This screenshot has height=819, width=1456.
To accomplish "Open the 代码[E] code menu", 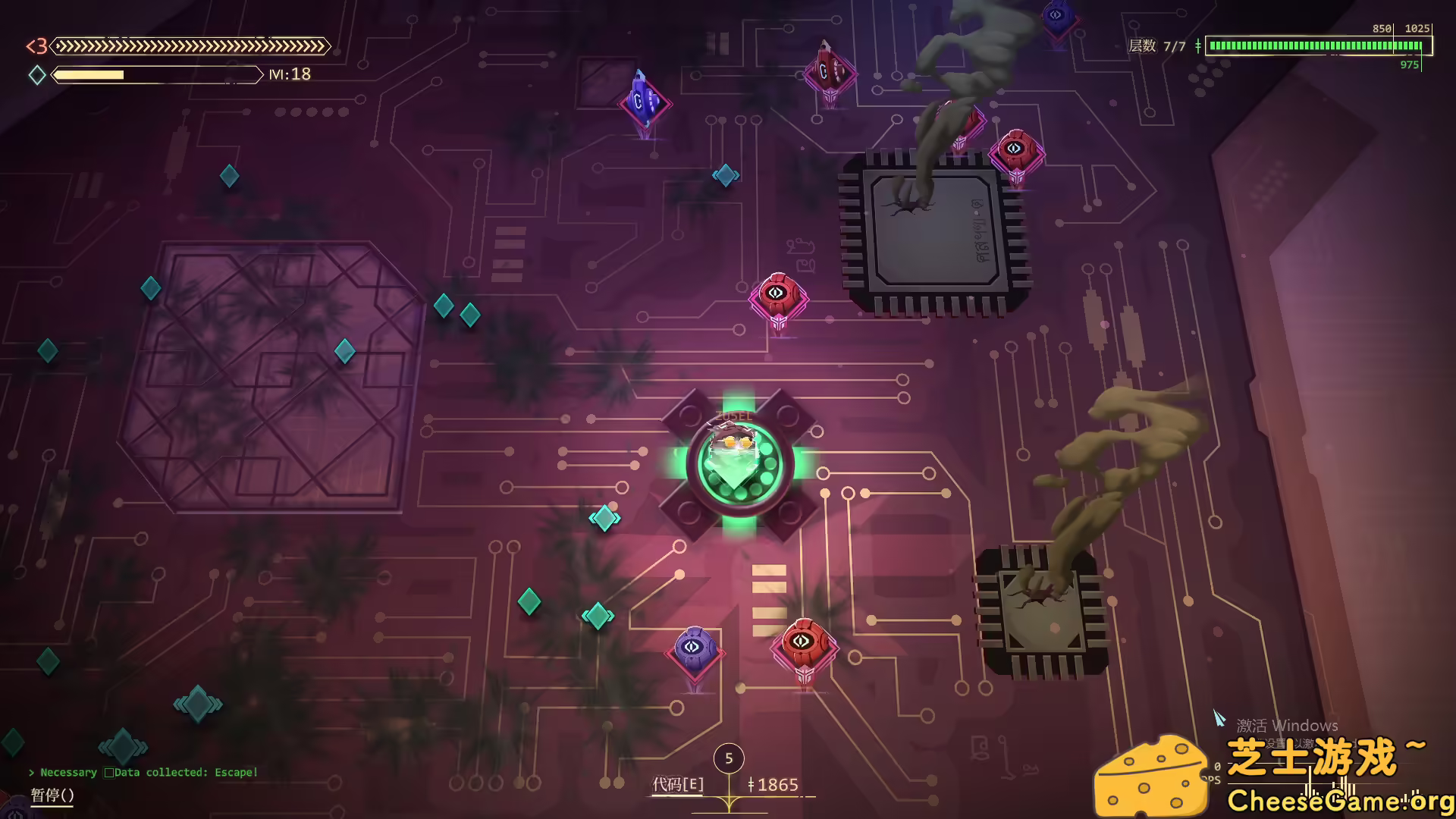I will click(677, 786).
